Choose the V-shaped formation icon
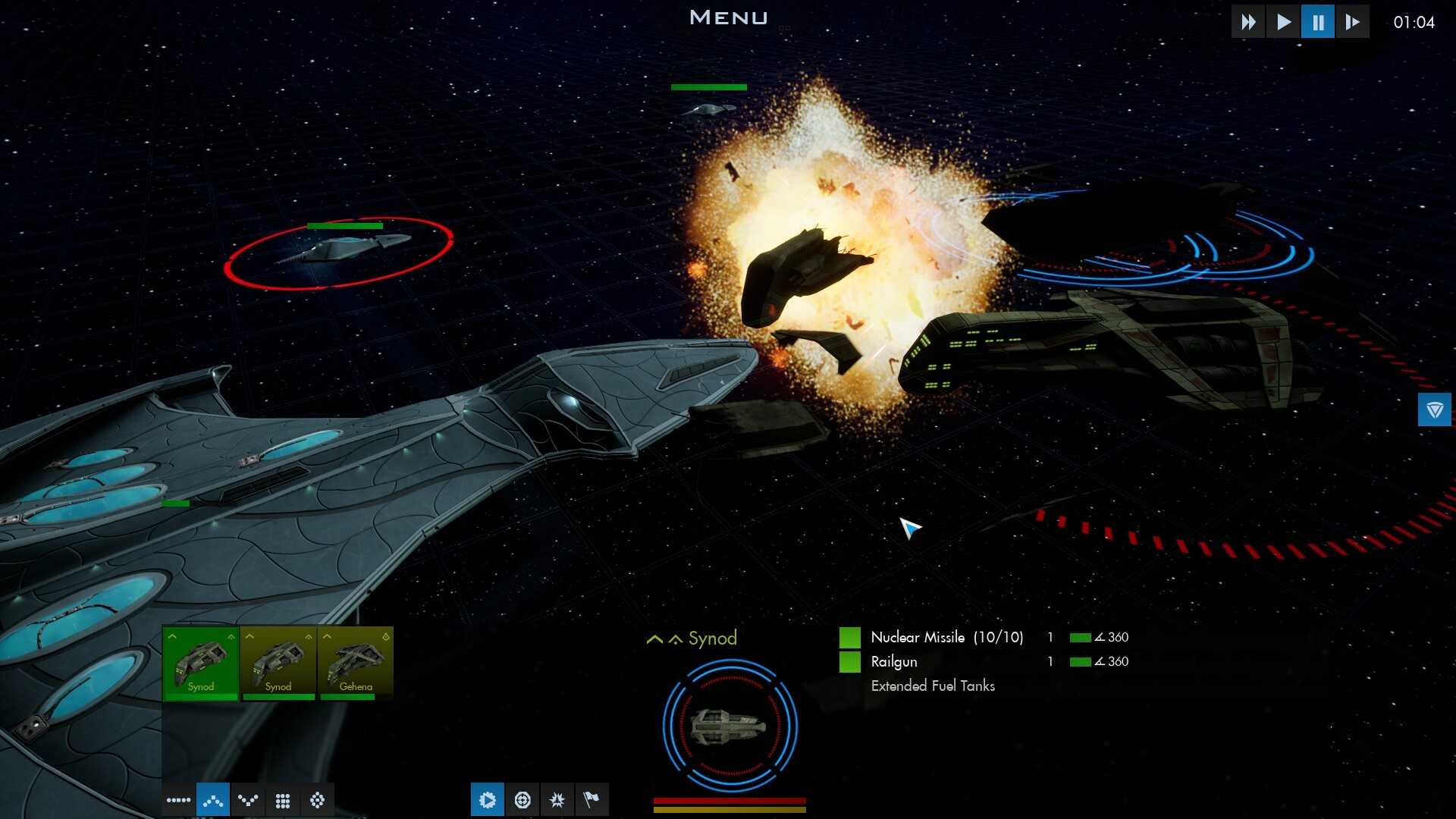The image size is (1456, 819). pos(248,799)
